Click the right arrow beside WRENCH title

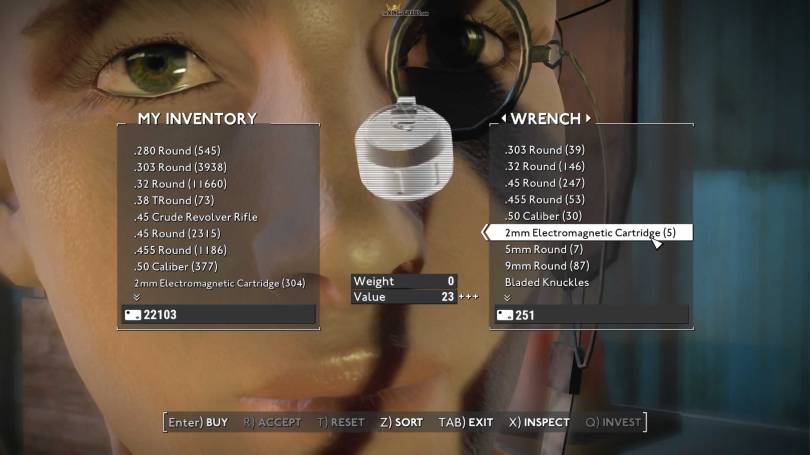pos(588,119)
